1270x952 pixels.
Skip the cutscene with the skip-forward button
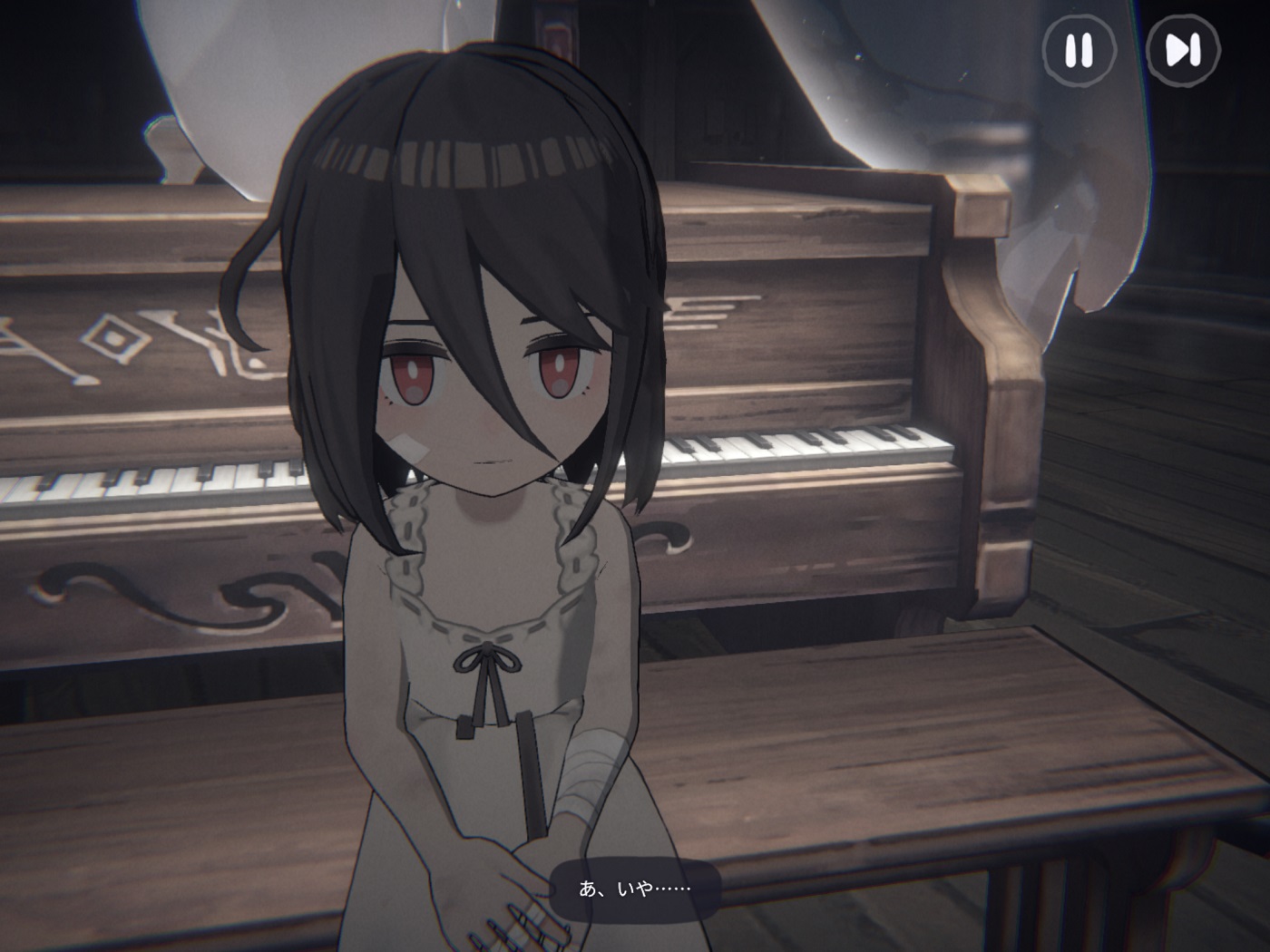(1182, 51)
